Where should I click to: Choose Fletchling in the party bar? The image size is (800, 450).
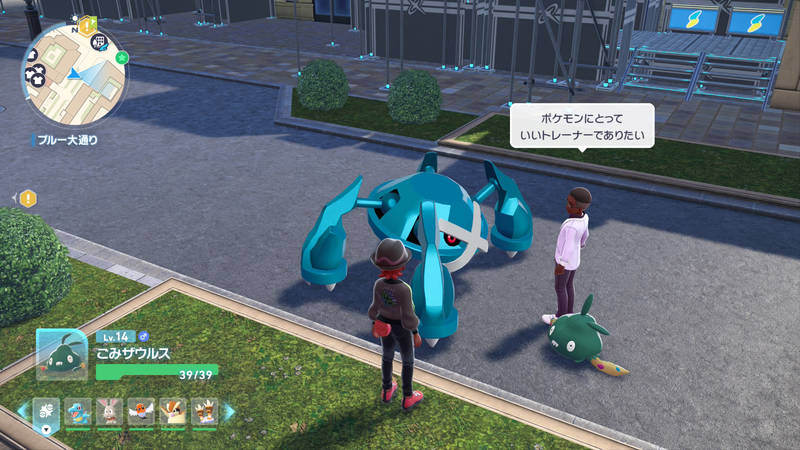pyautogui.click(x=141, y=411)
